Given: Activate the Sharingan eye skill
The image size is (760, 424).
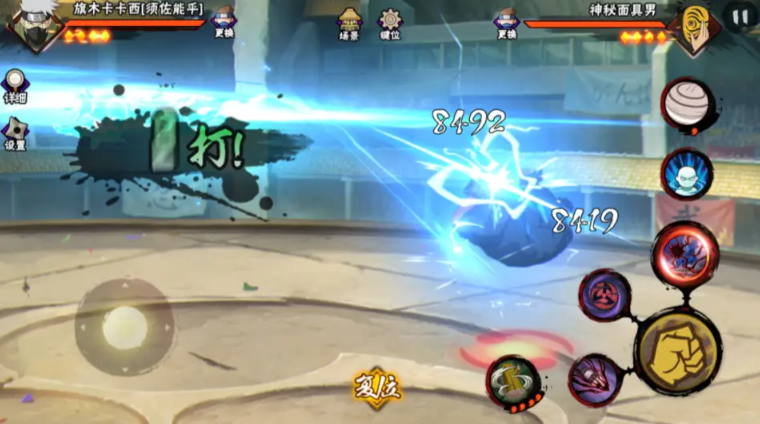Looking at the screenshot, I should [x=604, y=295].
